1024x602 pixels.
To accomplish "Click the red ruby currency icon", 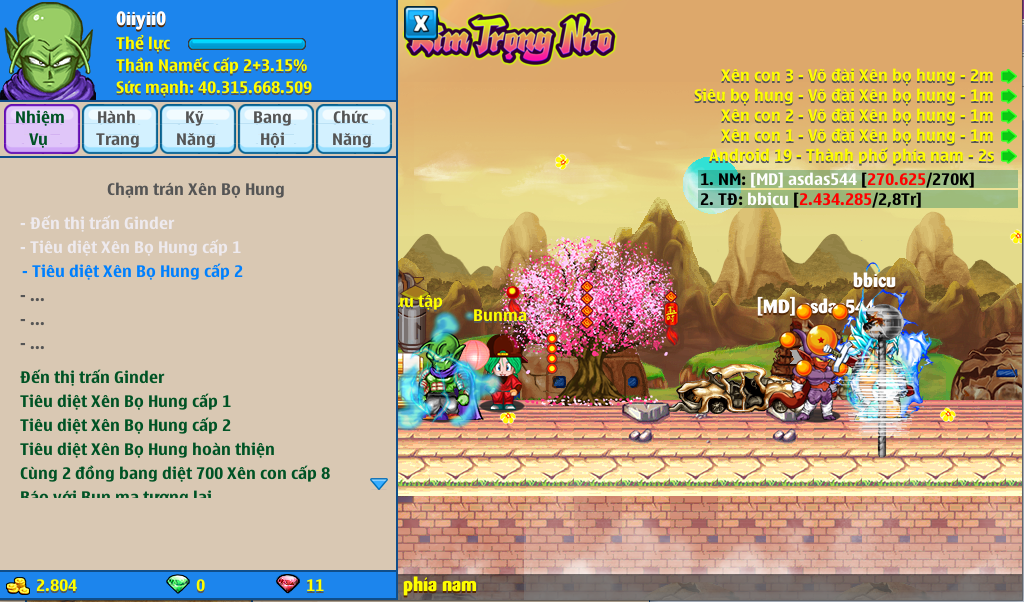I will 287,585.
